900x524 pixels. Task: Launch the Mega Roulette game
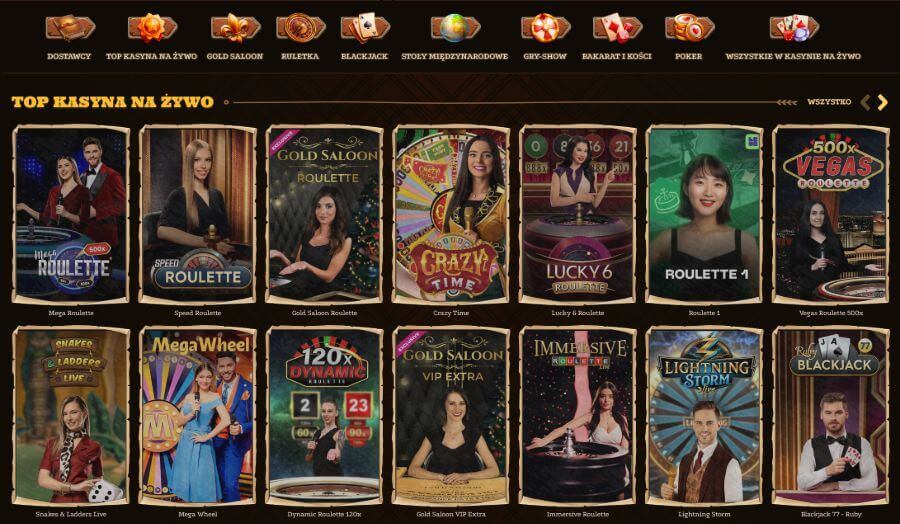click(70, 213)
